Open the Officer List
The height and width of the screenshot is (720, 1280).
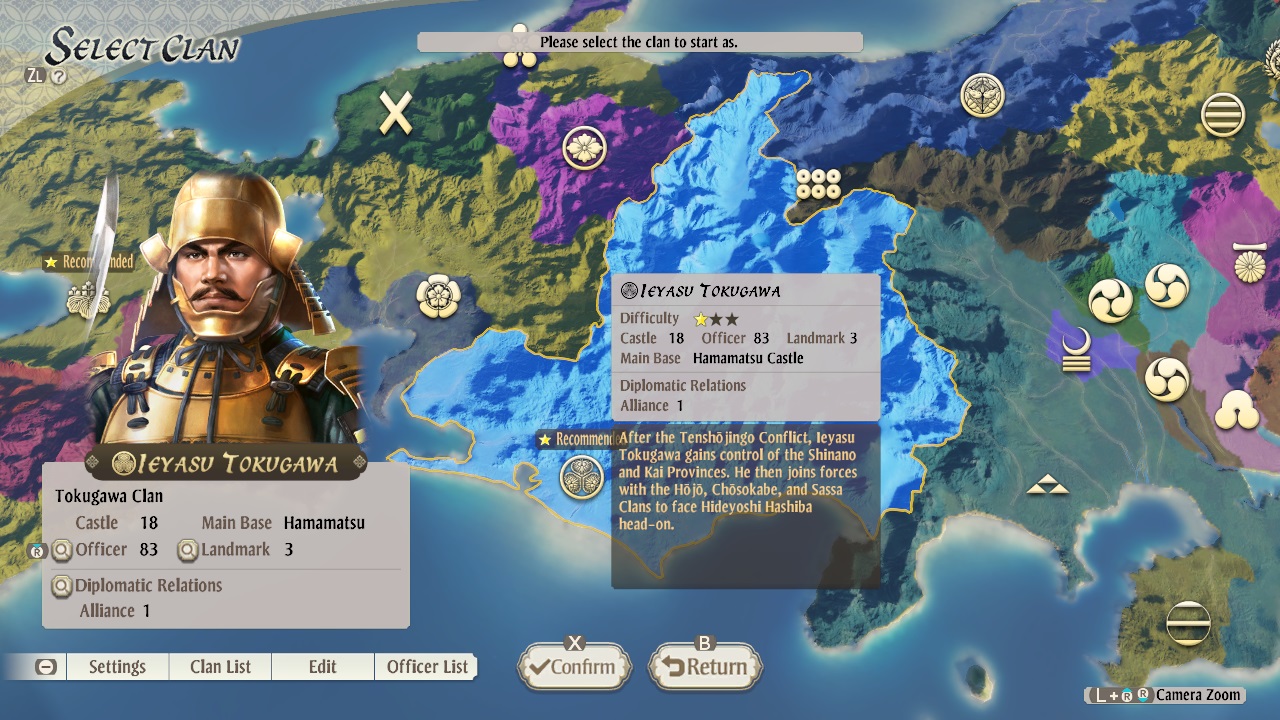coord(426,666)
